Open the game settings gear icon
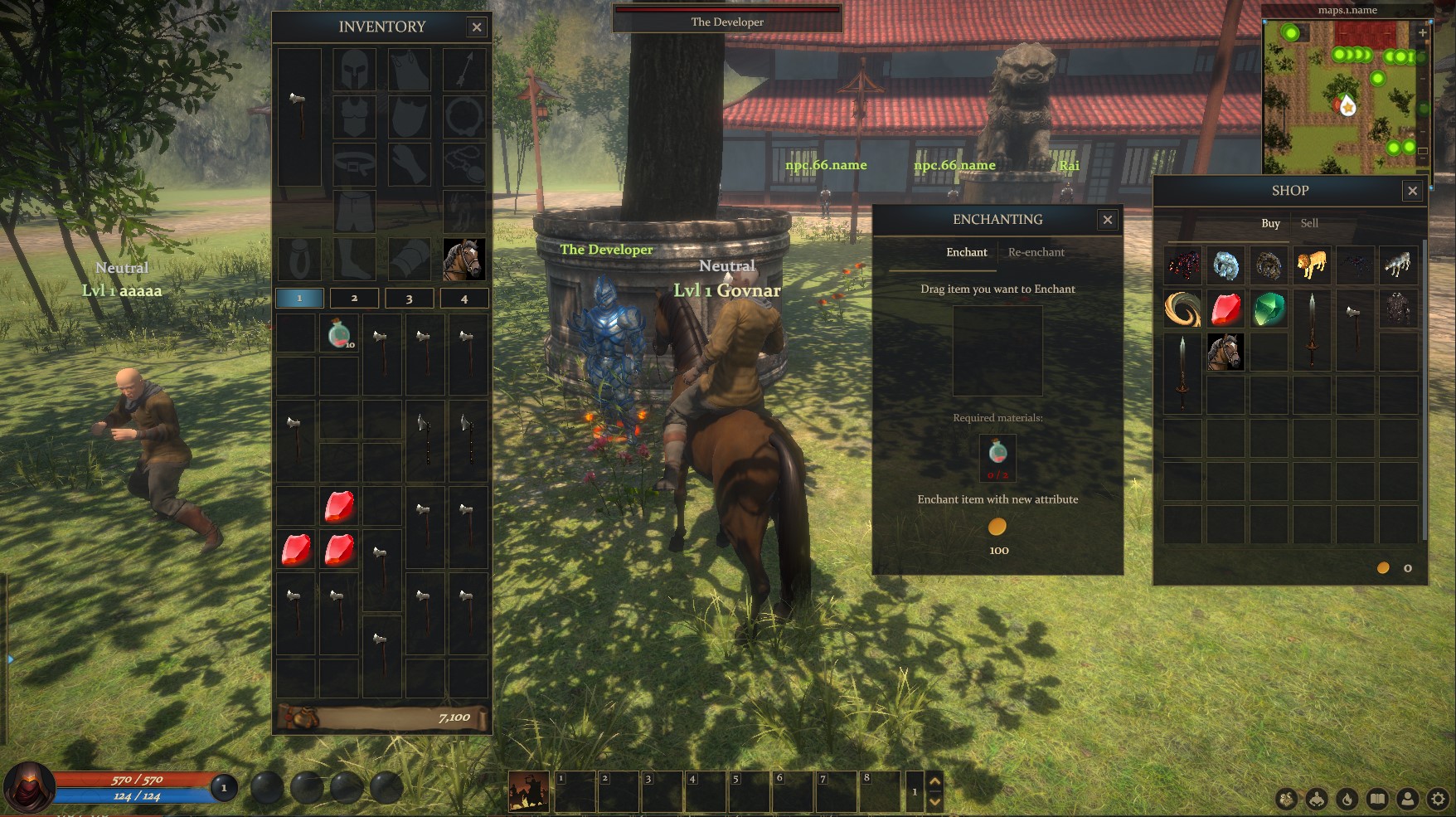 (x=1439, y=798)
